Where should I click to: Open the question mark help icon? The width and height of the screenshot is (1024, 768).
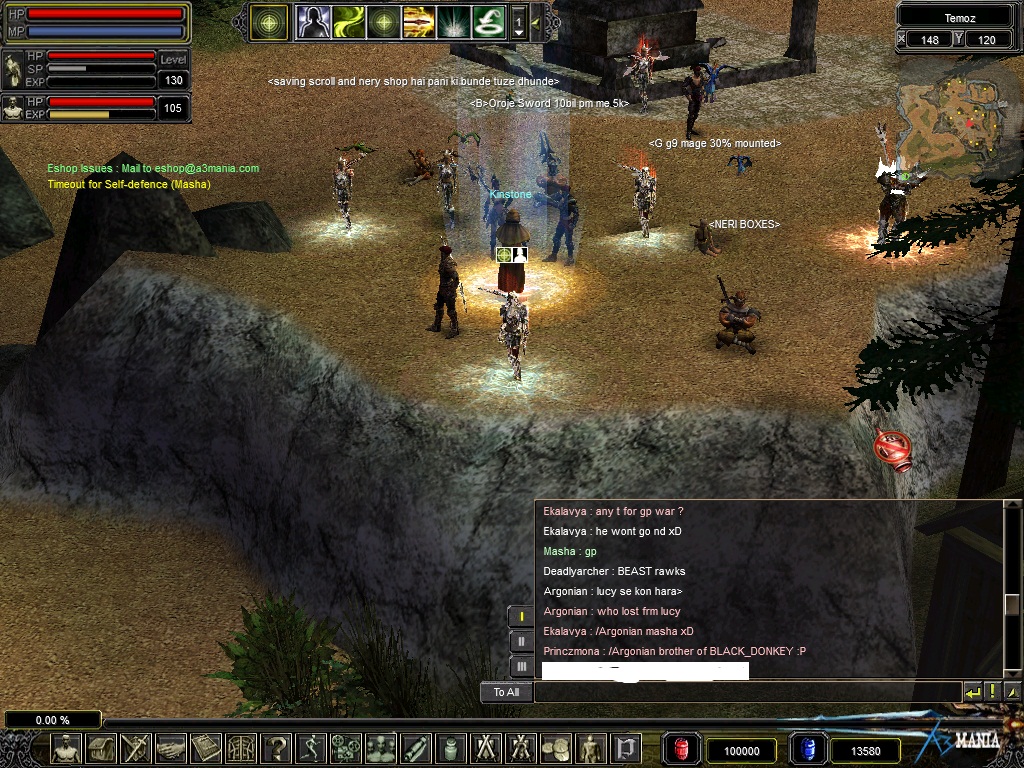click(275, 748)
